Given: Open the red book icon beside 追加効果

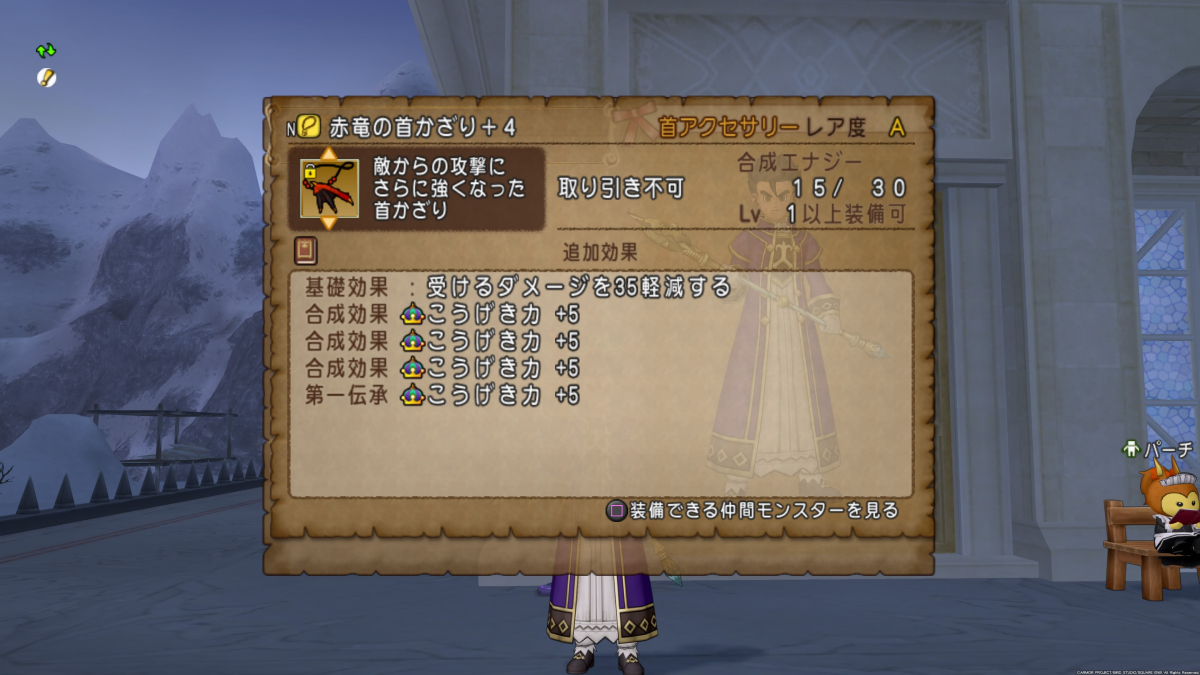Looking at the screenshot, I should point(305,250).
